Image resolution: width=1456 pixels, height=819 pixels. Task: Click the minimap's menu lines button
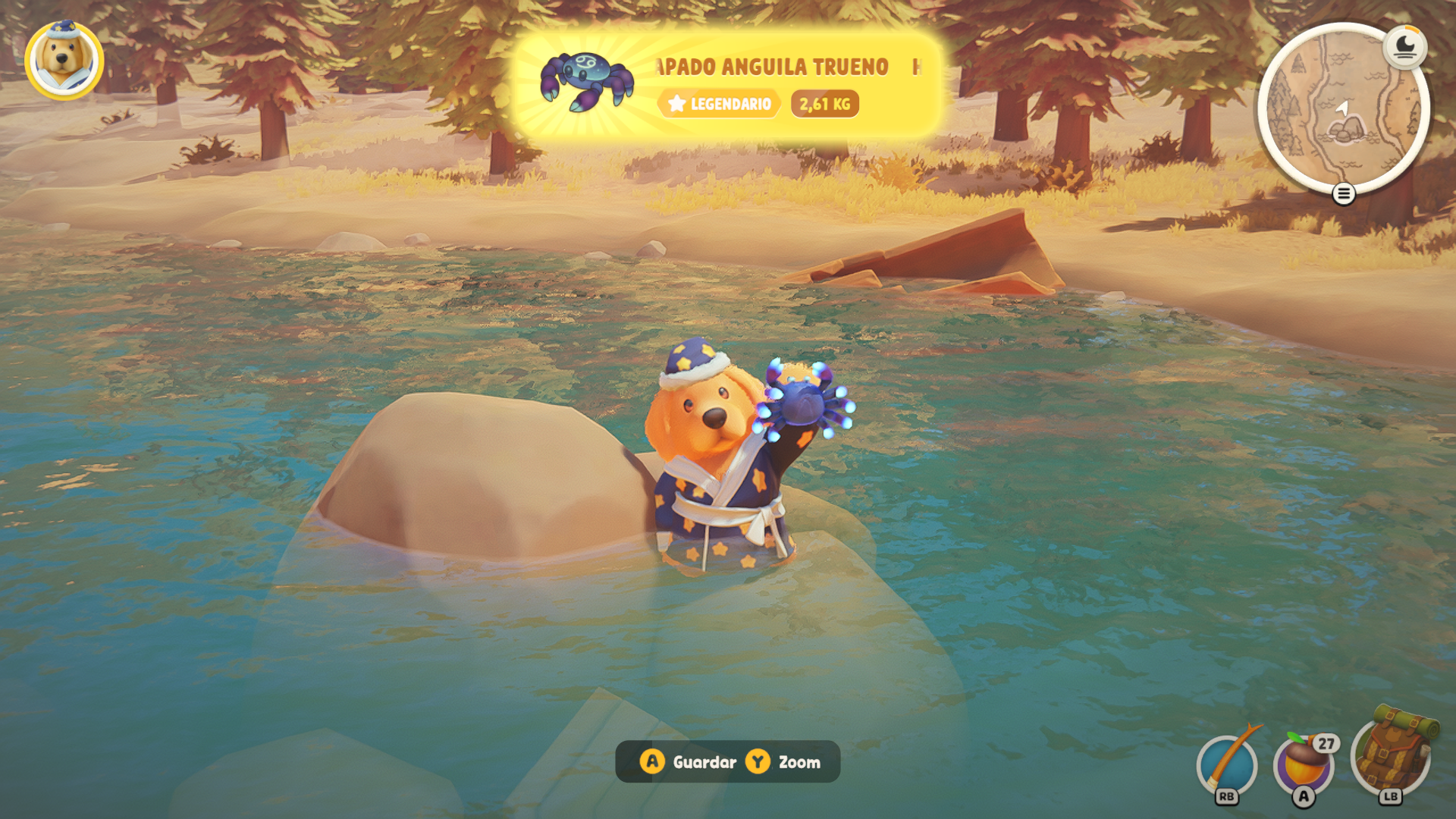tap(1343, 195)
